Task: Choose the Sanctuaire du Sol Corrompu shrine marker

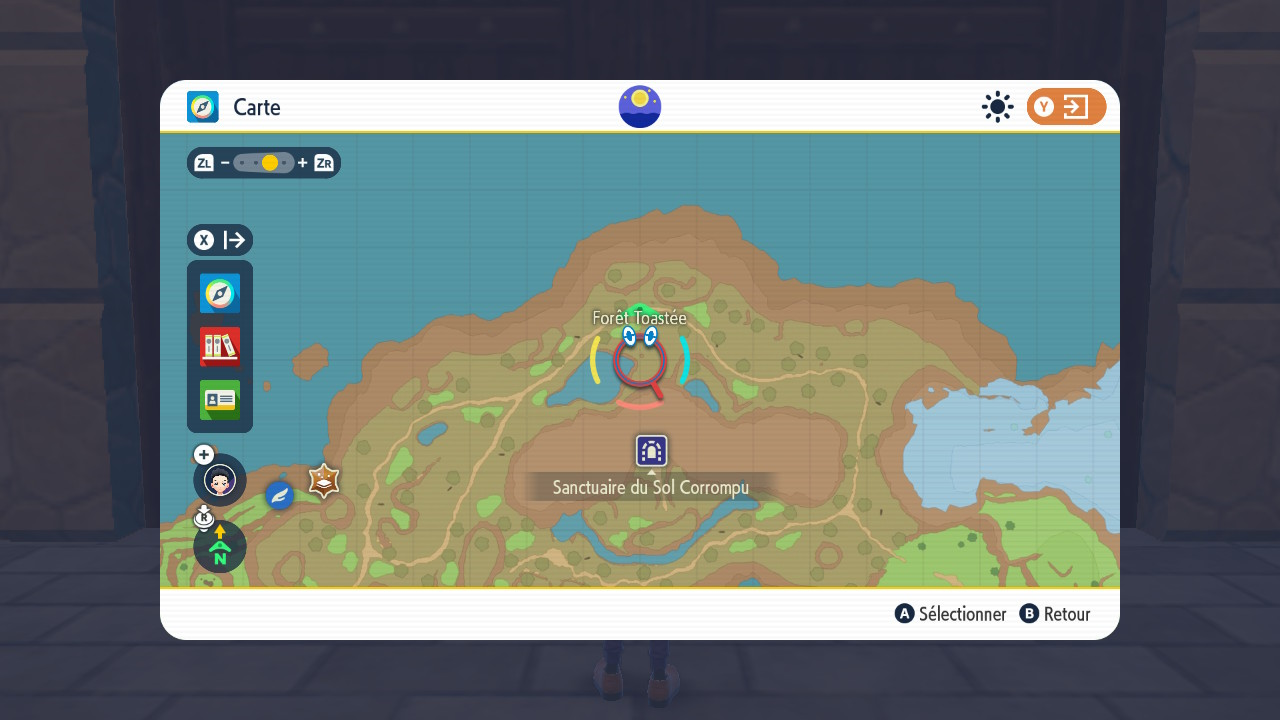Action: click(x=652, y=451)
